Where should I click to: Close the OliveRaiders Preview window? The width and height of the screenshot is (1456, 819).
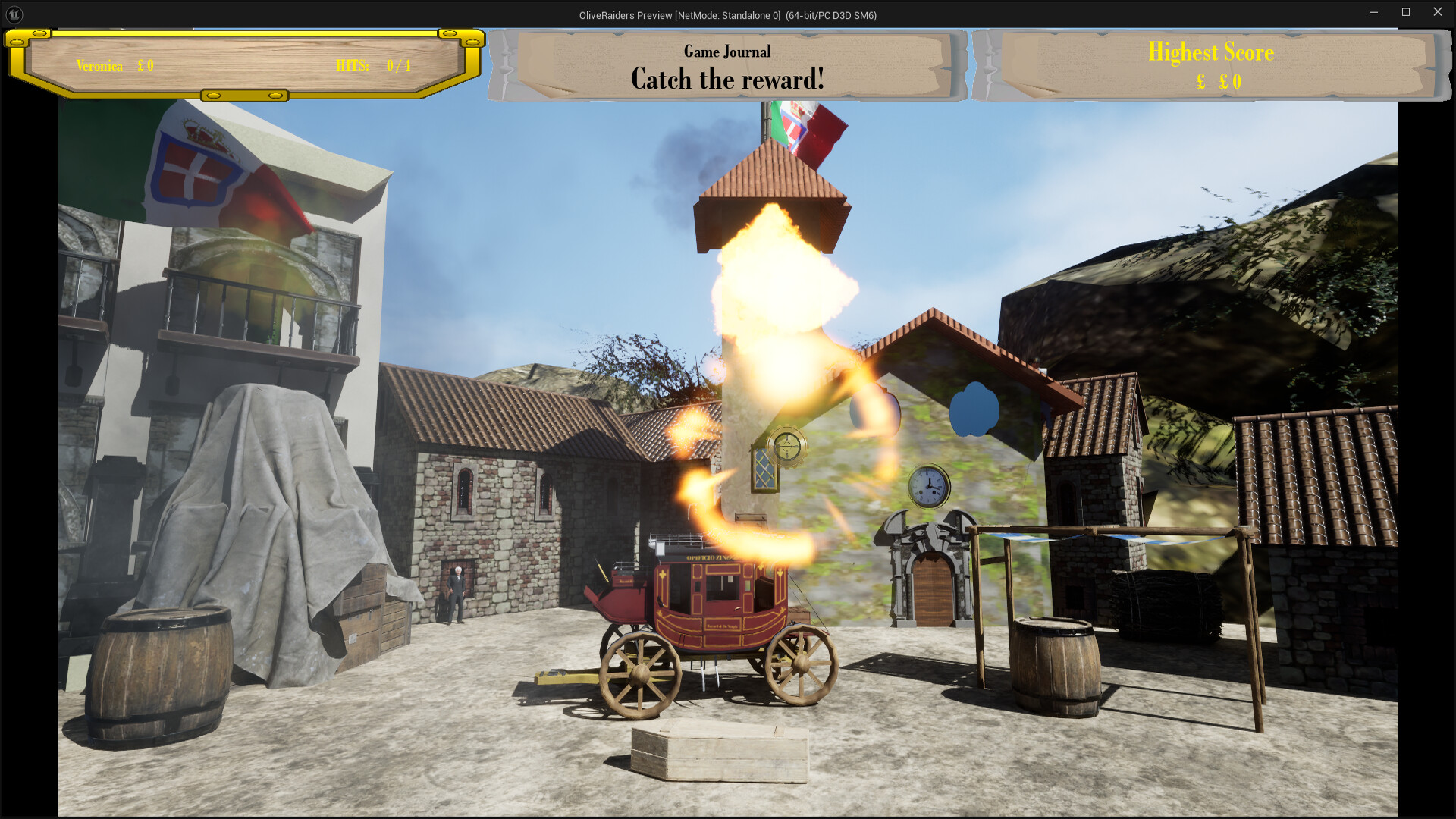[x=1437, y=12]
